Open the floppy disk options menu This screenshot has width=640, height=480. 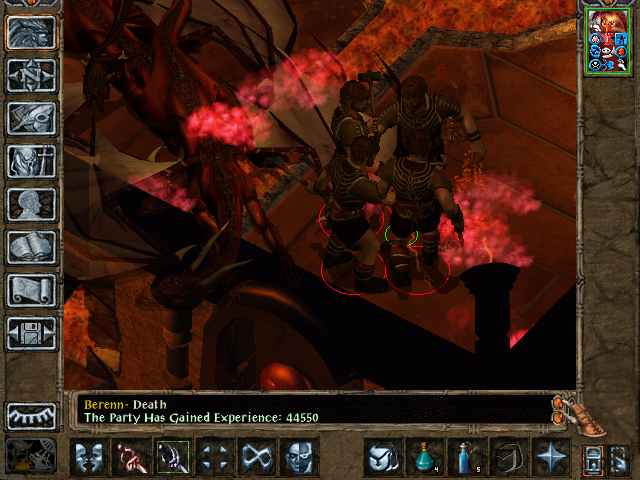coord(31,333)
